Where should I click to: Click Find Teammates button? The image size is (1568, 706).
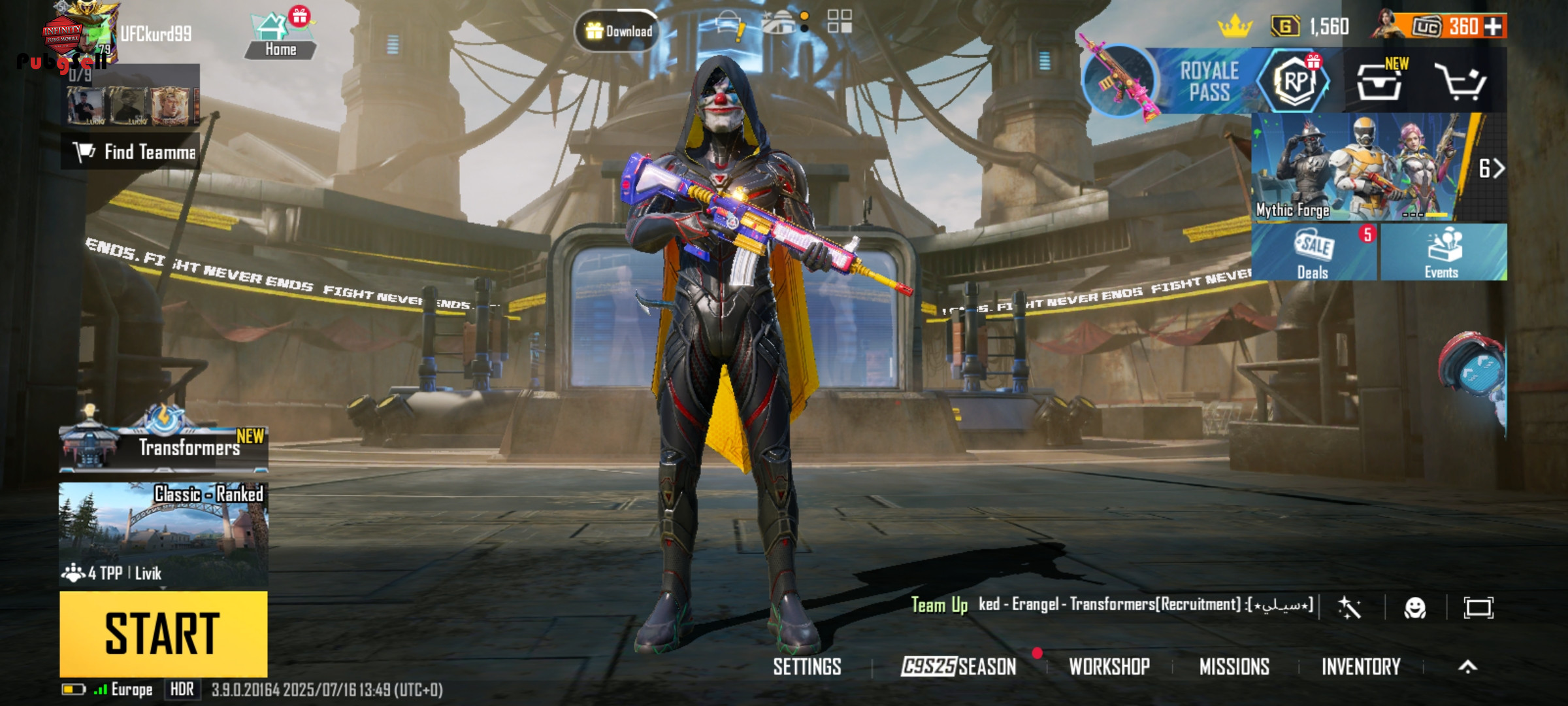(131, 152)
